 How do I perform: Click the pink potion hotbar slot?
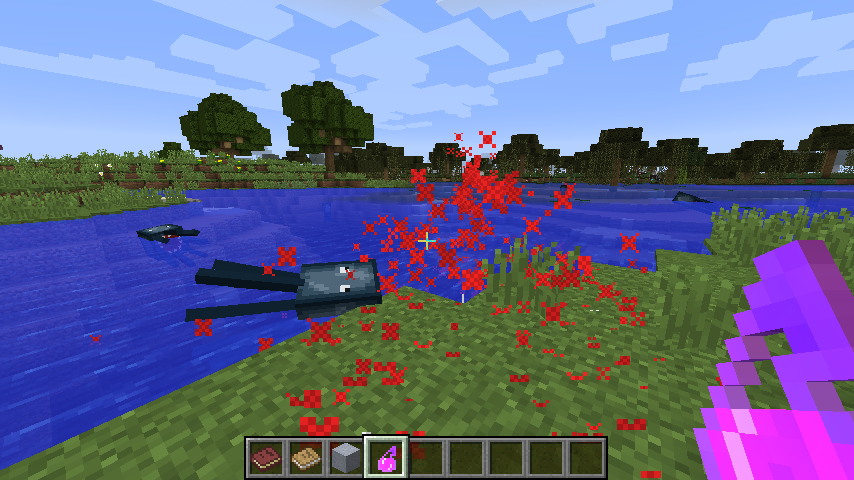coord(386,458)
